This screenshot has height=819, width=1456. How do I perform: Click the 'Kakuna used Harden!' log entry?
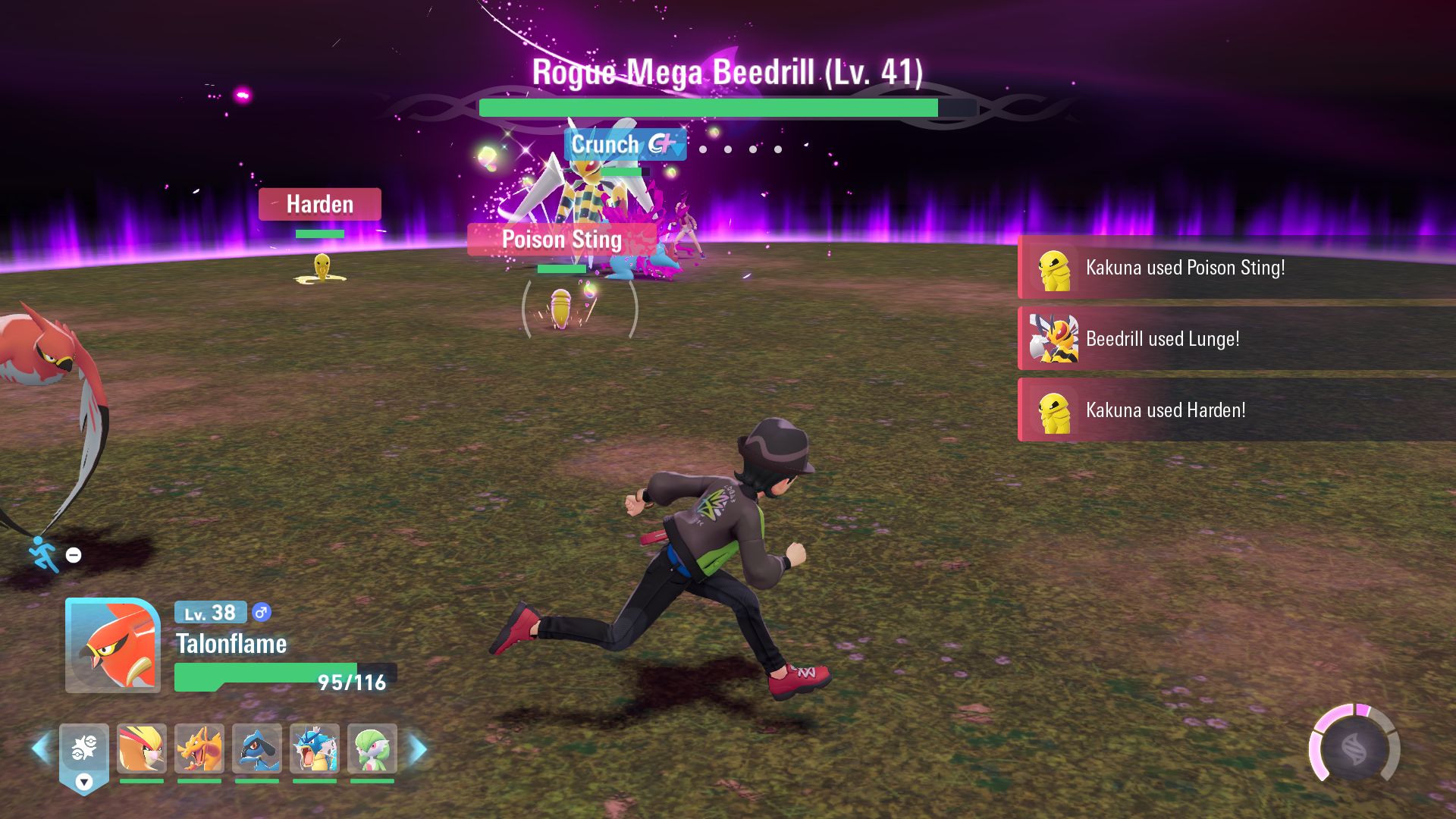tap(1236, 410)
